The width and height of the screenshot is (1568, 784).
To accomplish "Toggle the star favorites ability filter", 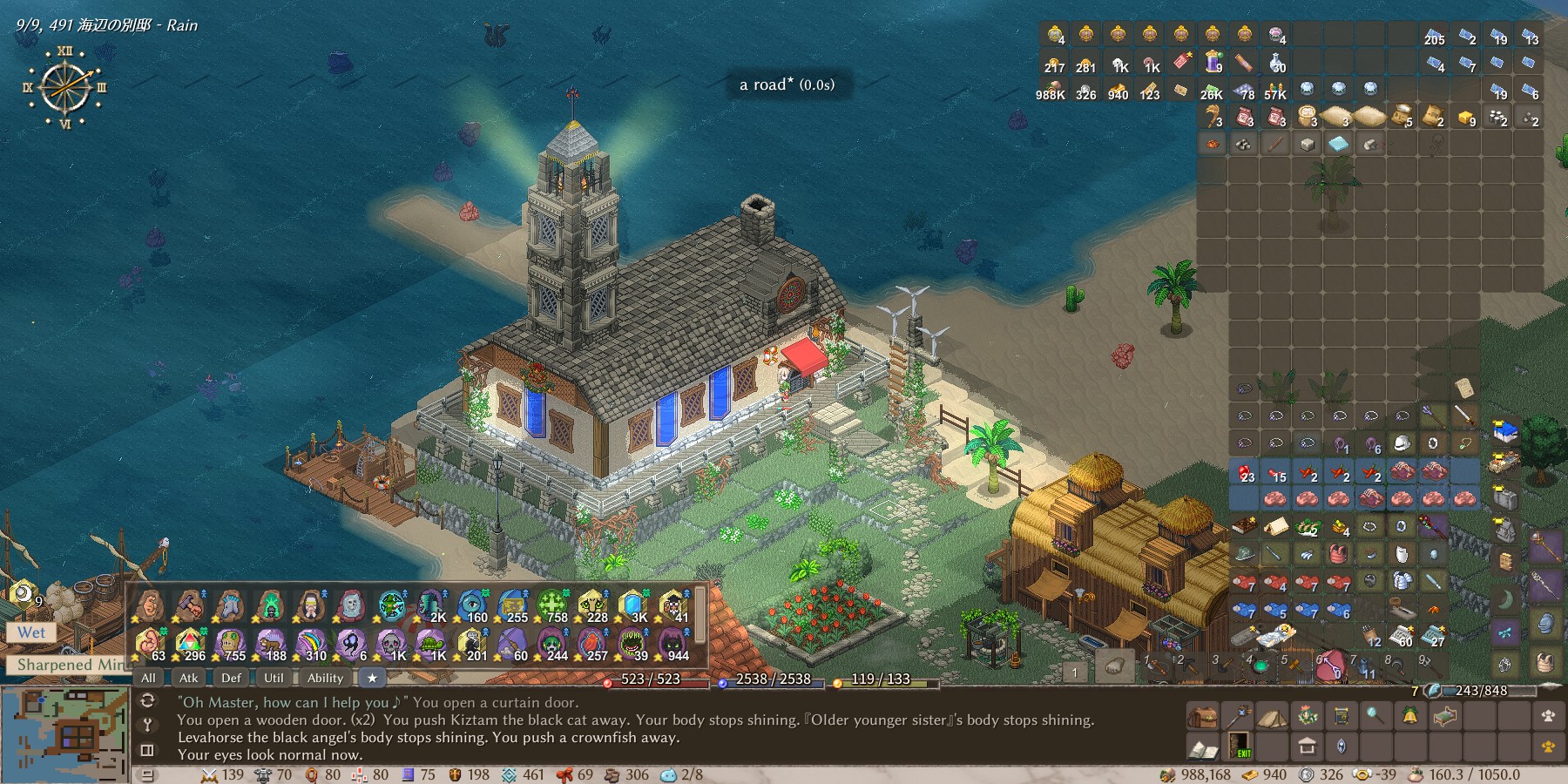I will click(x=373, y=678).
